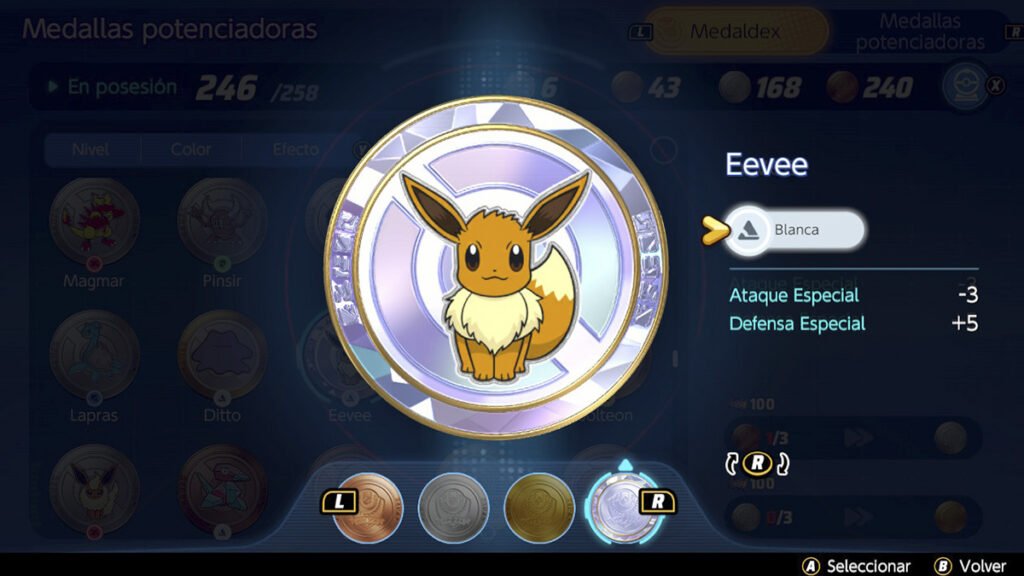
Task: Select the bronze medal tier
Action: pyautogui.click(x=367, y=507)
